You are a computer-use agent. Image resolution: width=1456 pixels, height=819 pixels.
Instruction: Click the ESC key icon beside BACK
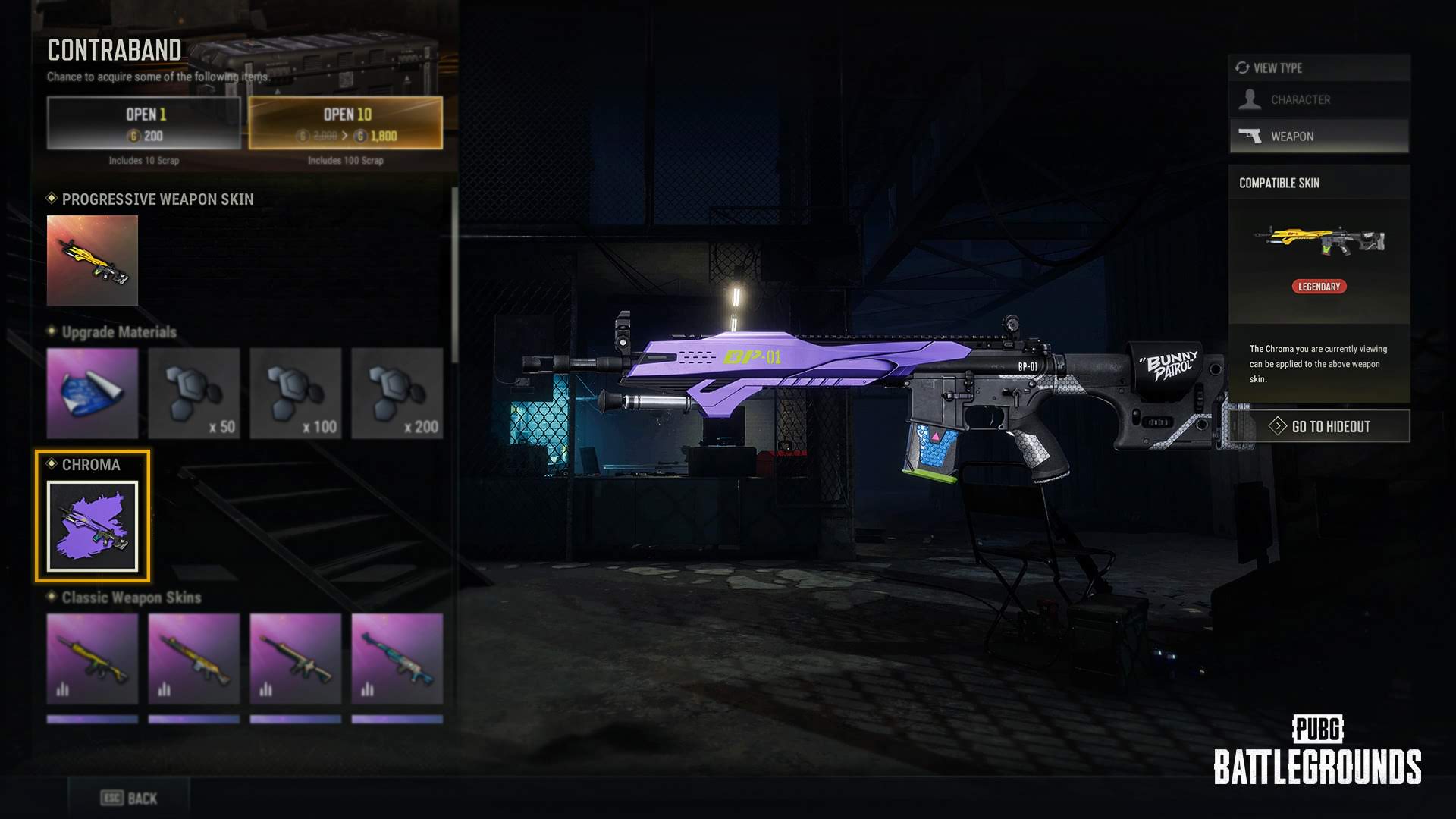tap(111, 797)
